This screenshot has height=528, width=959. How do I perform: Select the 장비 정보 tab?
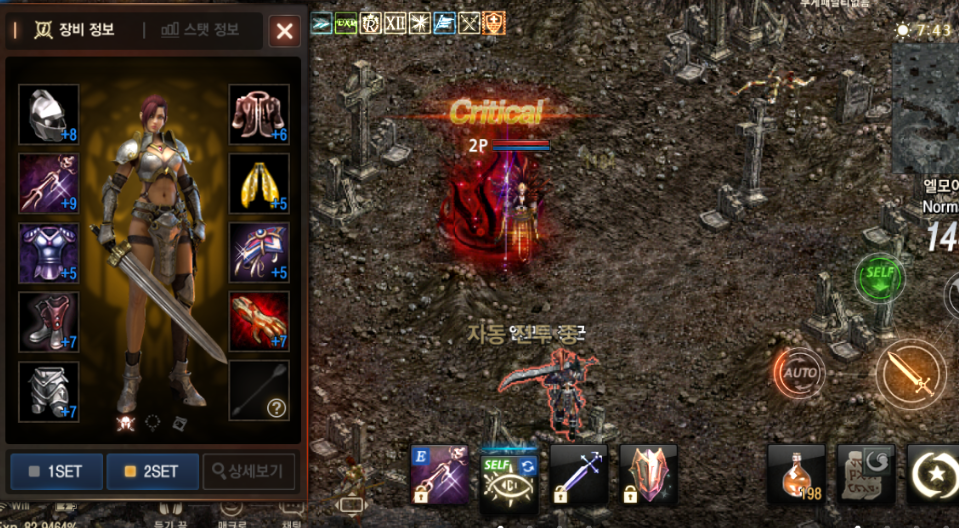pos(75,30)
